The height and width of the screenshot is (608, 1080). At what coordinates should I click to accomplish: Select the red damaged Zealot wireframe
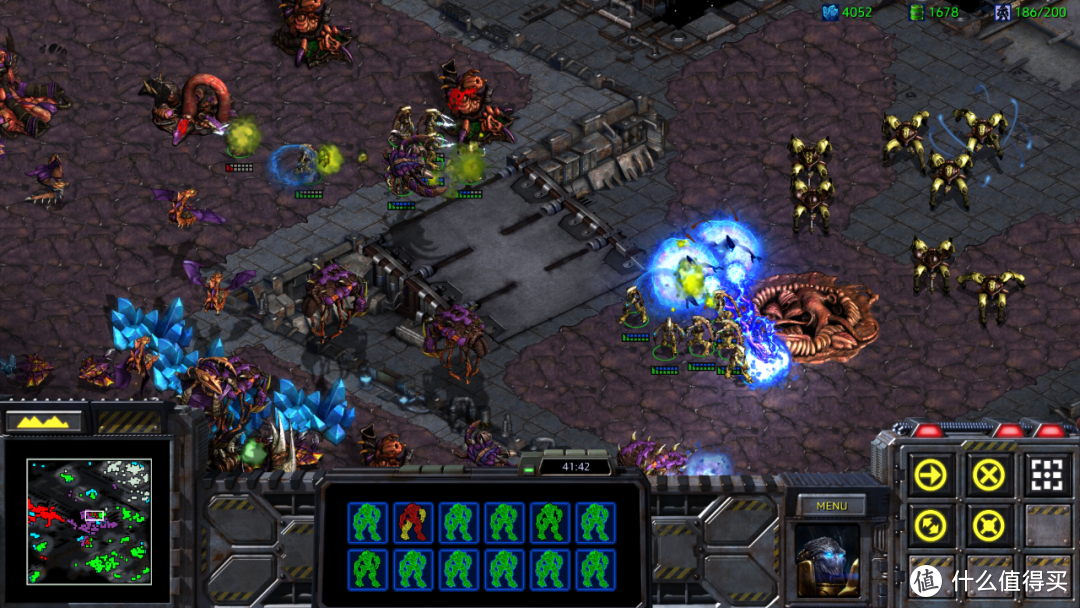[x=412, y=522]
